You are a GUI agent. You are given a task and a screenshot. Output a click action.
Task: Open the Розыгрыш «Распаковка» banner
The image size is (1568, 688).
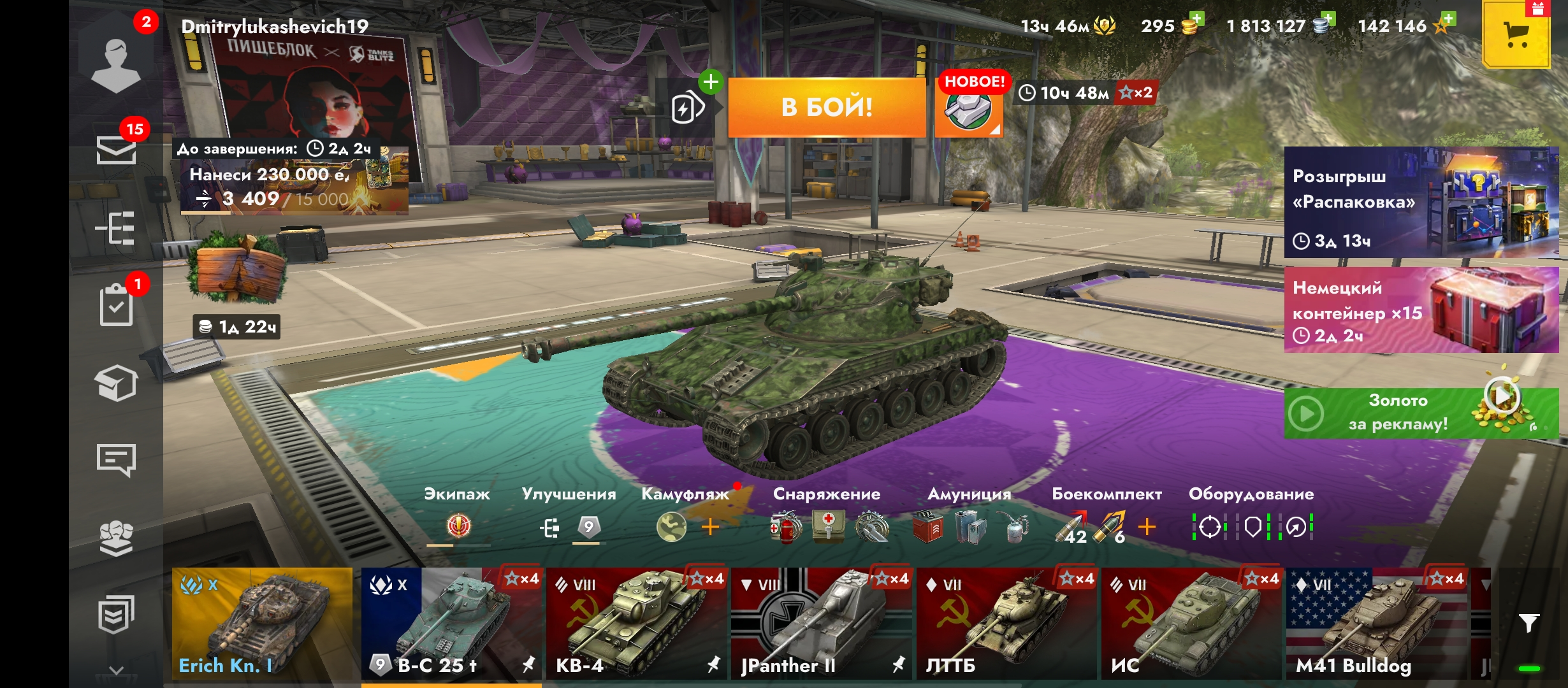1421,203
